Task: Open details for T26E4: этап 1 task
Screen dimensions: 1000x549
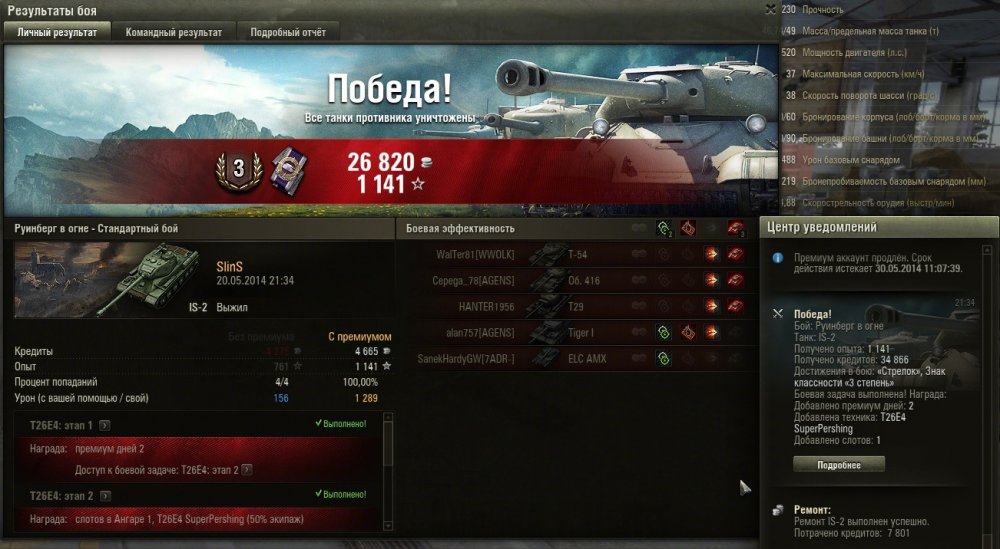Action: pyautogui.click(x=105, y=425)
